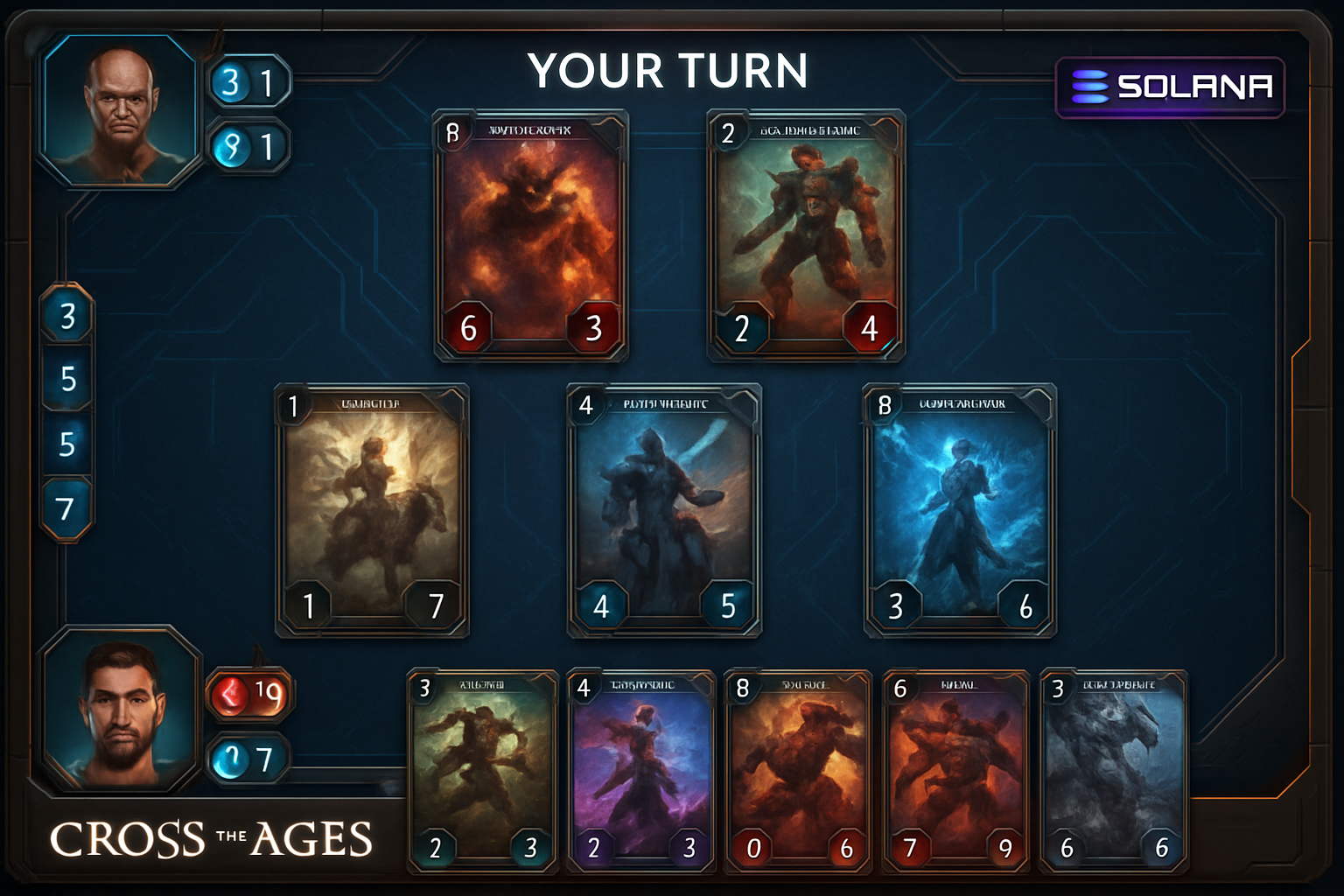This screenshot has height=896, width=1344.
Task: Click your red health gem showing 19
Action: click(248, 692)
